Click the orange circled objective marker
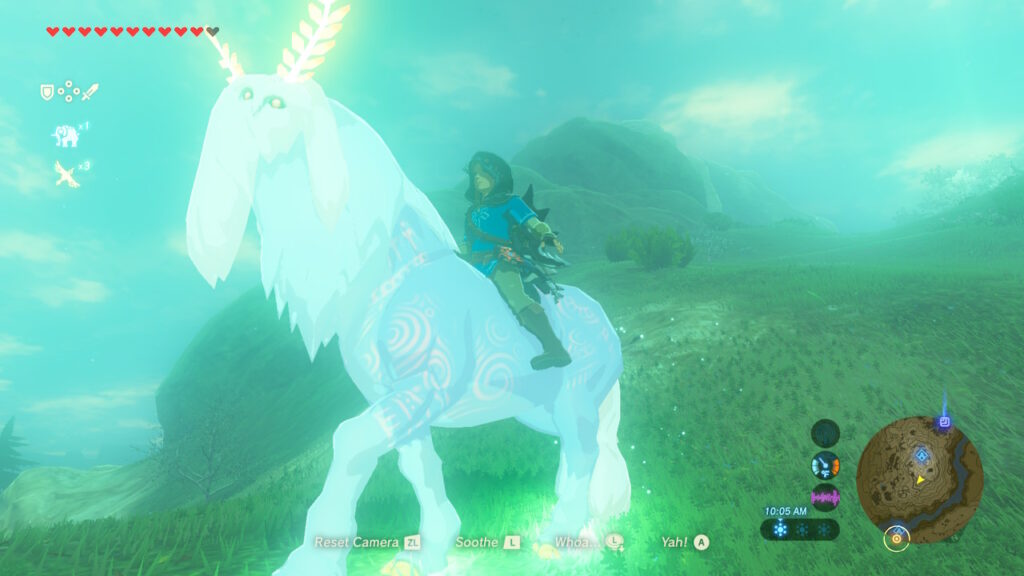This screenshot has height=576, width=1024. pos(896,538)
